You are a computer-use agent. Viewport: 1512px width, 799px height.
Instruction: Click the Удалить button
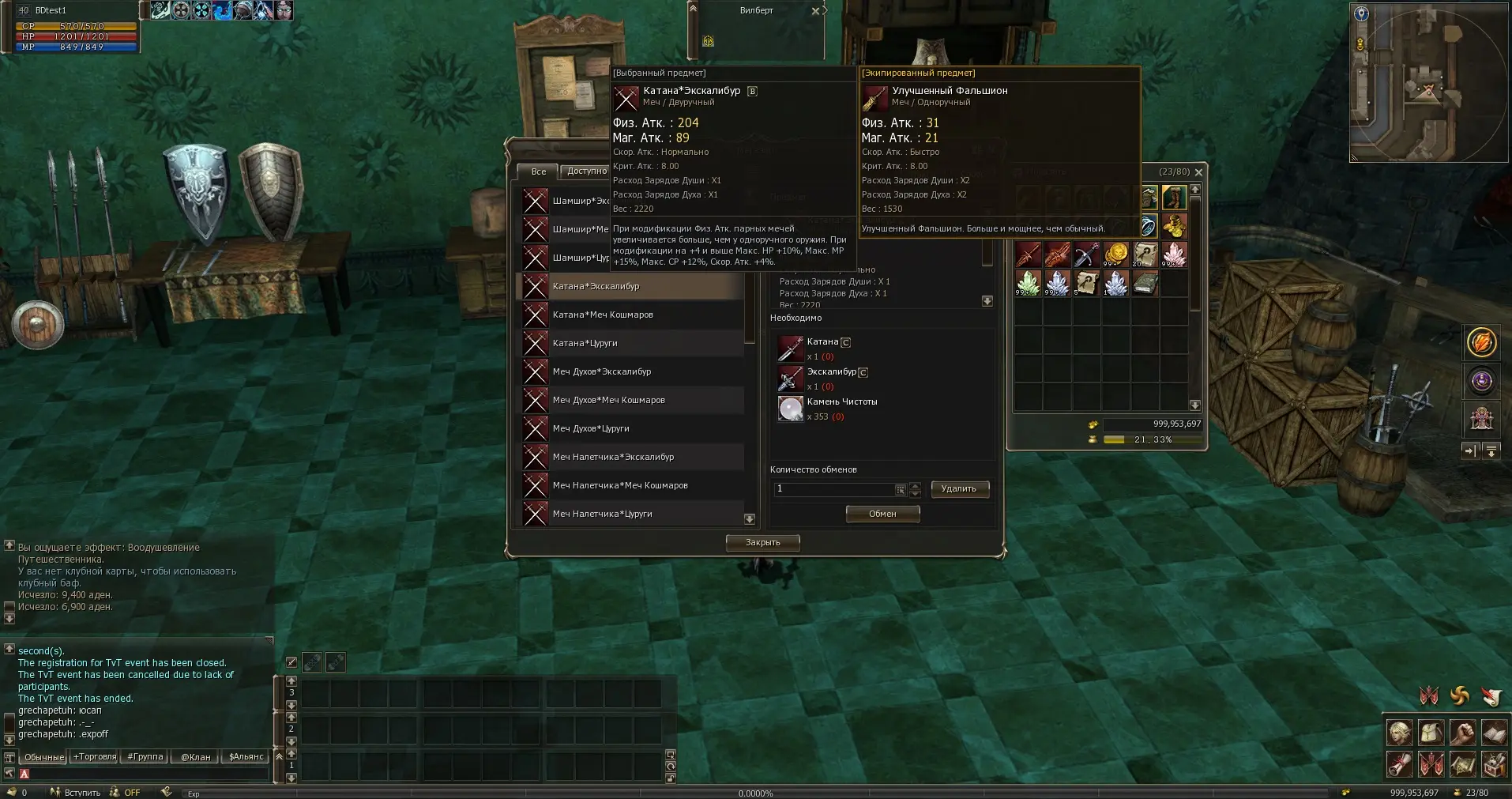[x=959, y=489]
